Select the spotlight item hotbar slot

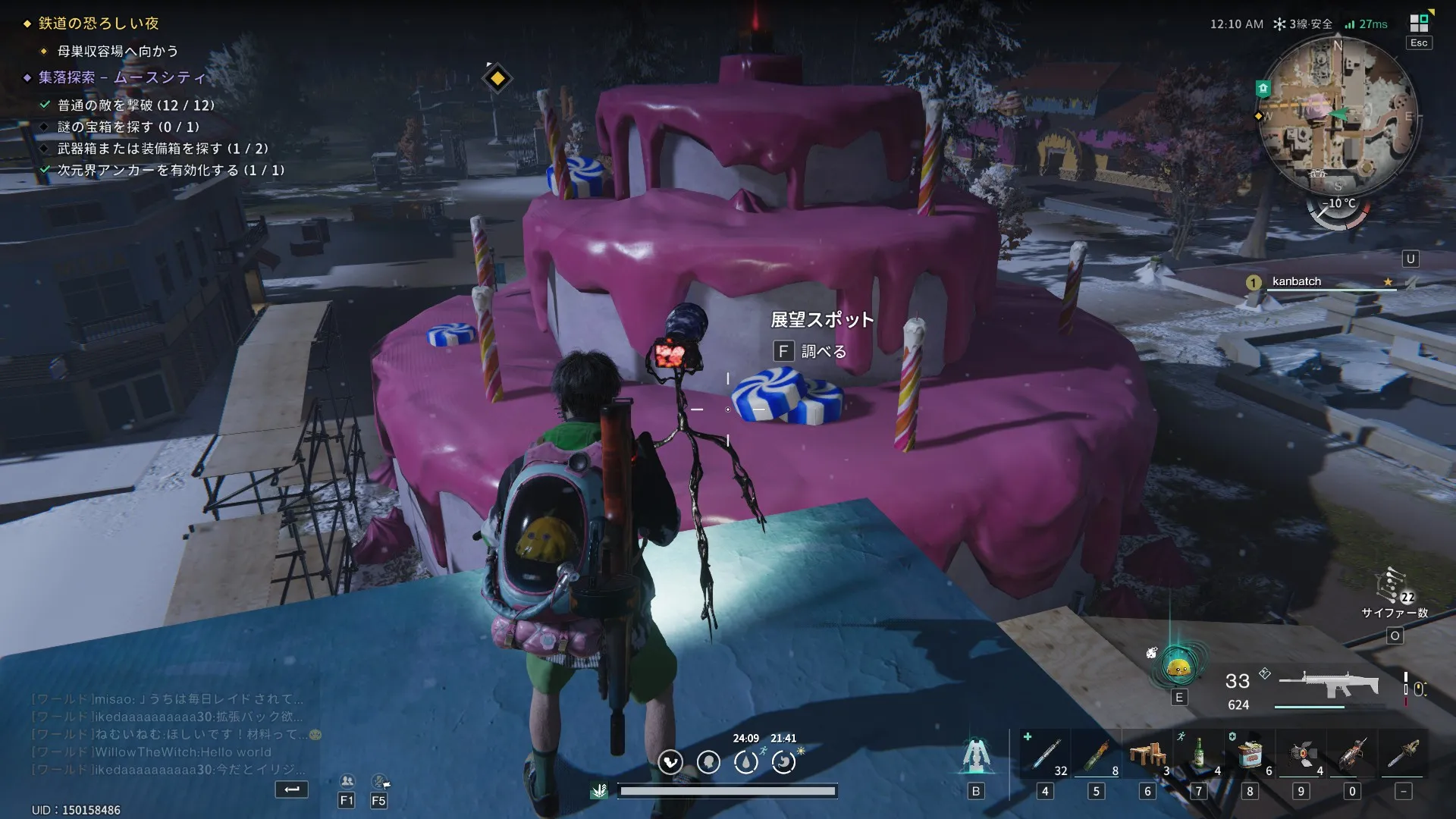click(x=1301, y=756)
